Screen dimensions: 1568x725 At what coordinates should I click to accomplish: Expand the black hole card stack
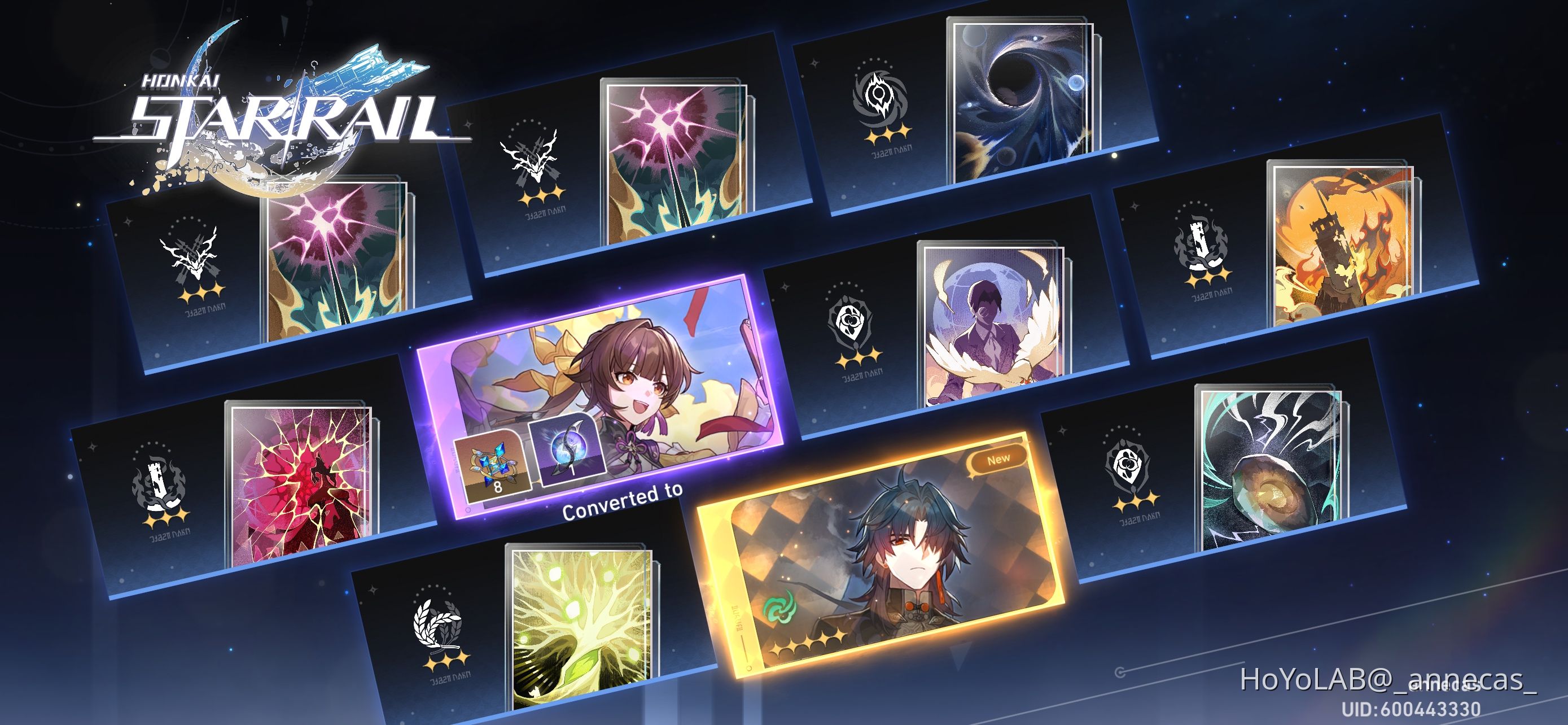click(1023, 97)
